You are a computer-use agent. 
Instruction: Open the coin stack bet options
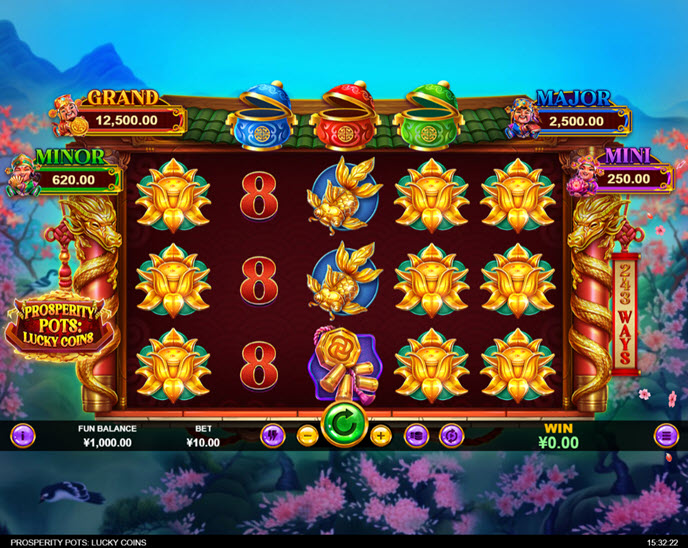[416, 435]
